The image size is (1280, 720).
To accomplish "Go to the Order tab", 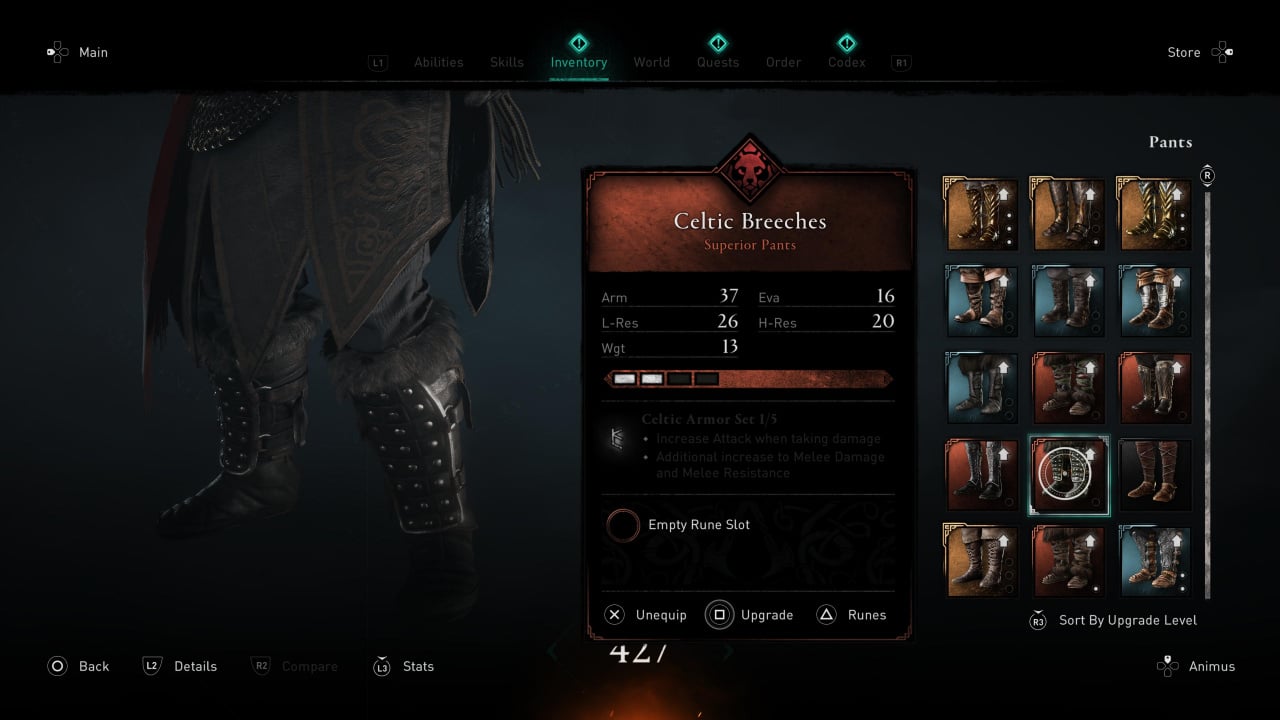I will coord(783,62).
